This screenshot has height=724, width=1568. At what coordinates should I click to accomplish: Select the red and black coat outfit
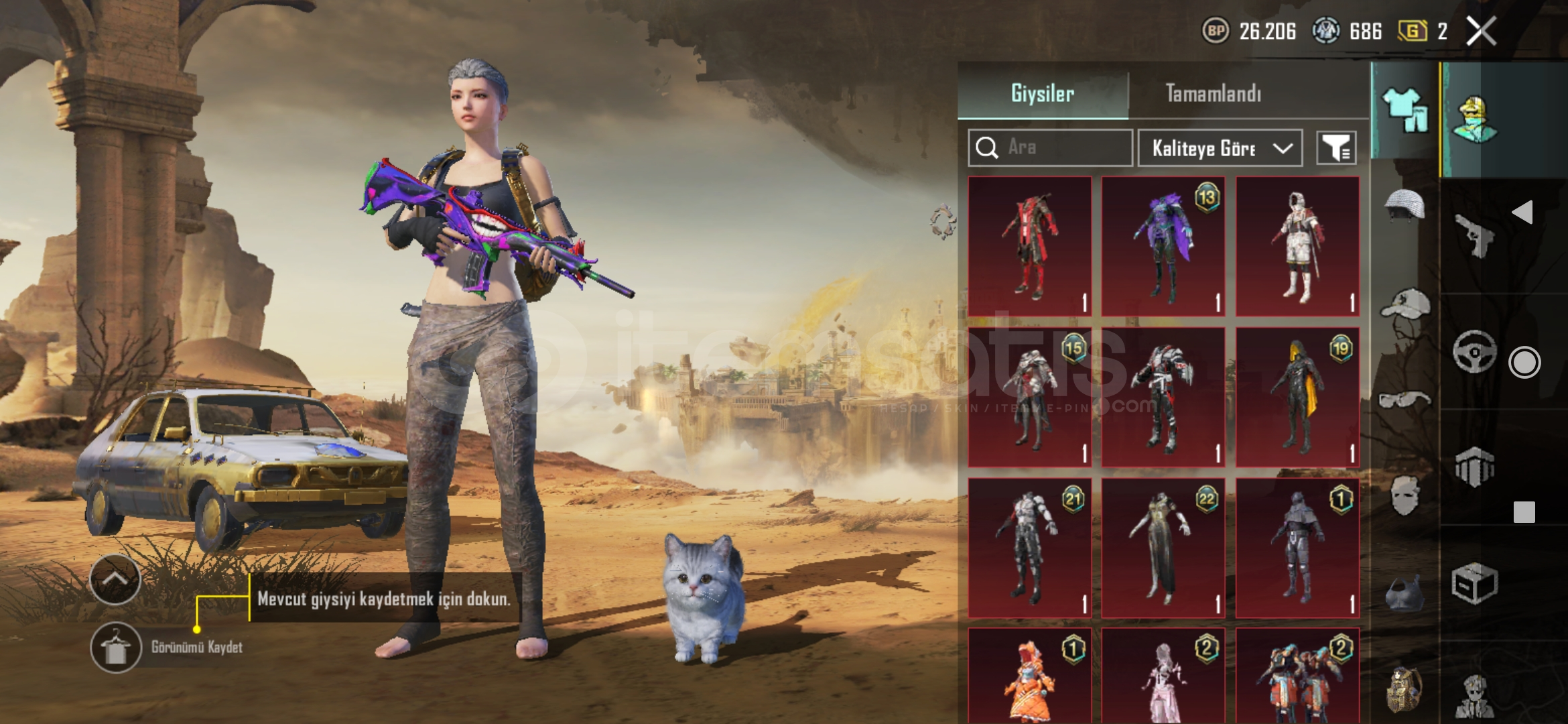1030,246
